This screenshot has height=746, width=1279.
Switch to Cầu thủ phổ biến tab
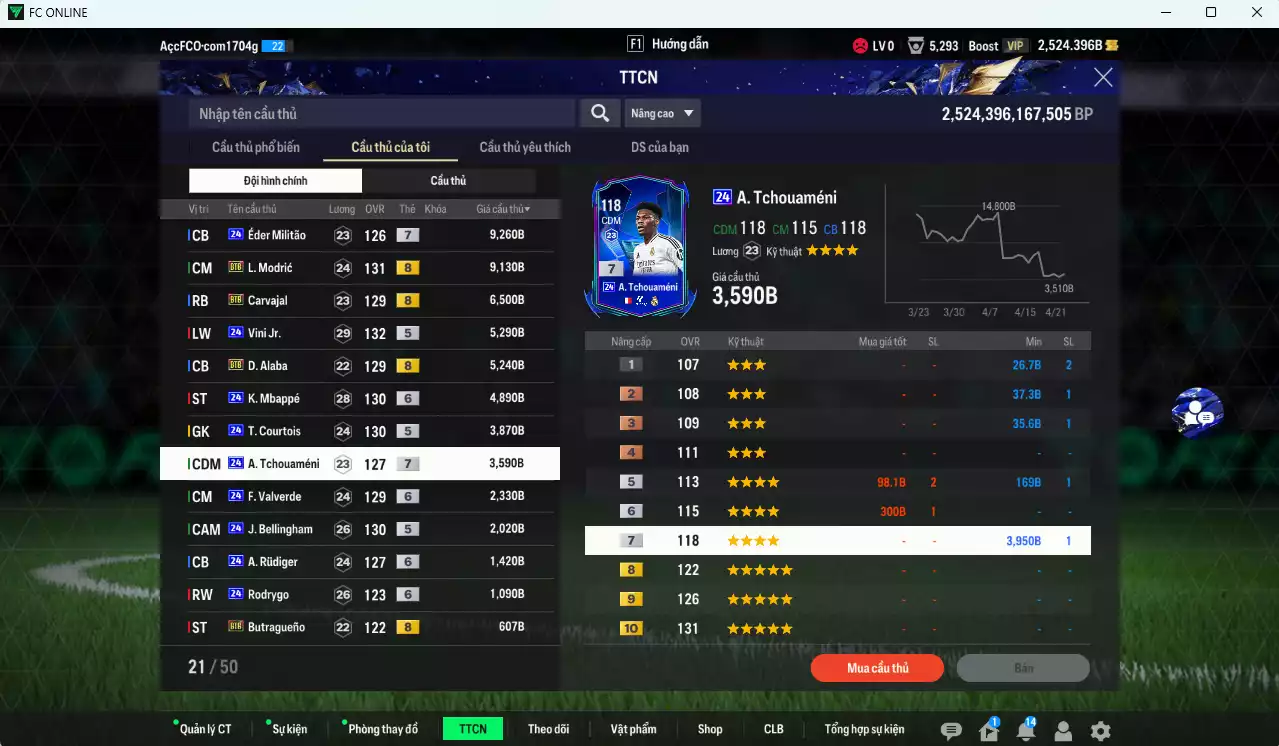tap(255, 148)
